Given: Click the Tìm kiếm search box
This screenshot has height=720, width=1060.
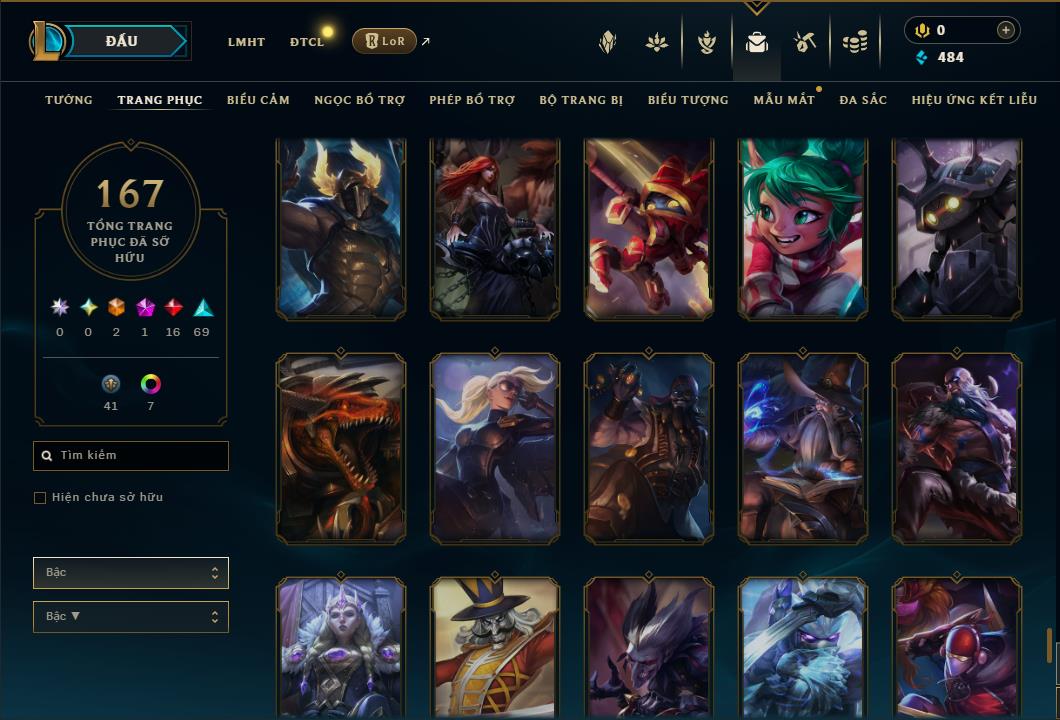Looking at the screenshot, I should coord(131,456).
